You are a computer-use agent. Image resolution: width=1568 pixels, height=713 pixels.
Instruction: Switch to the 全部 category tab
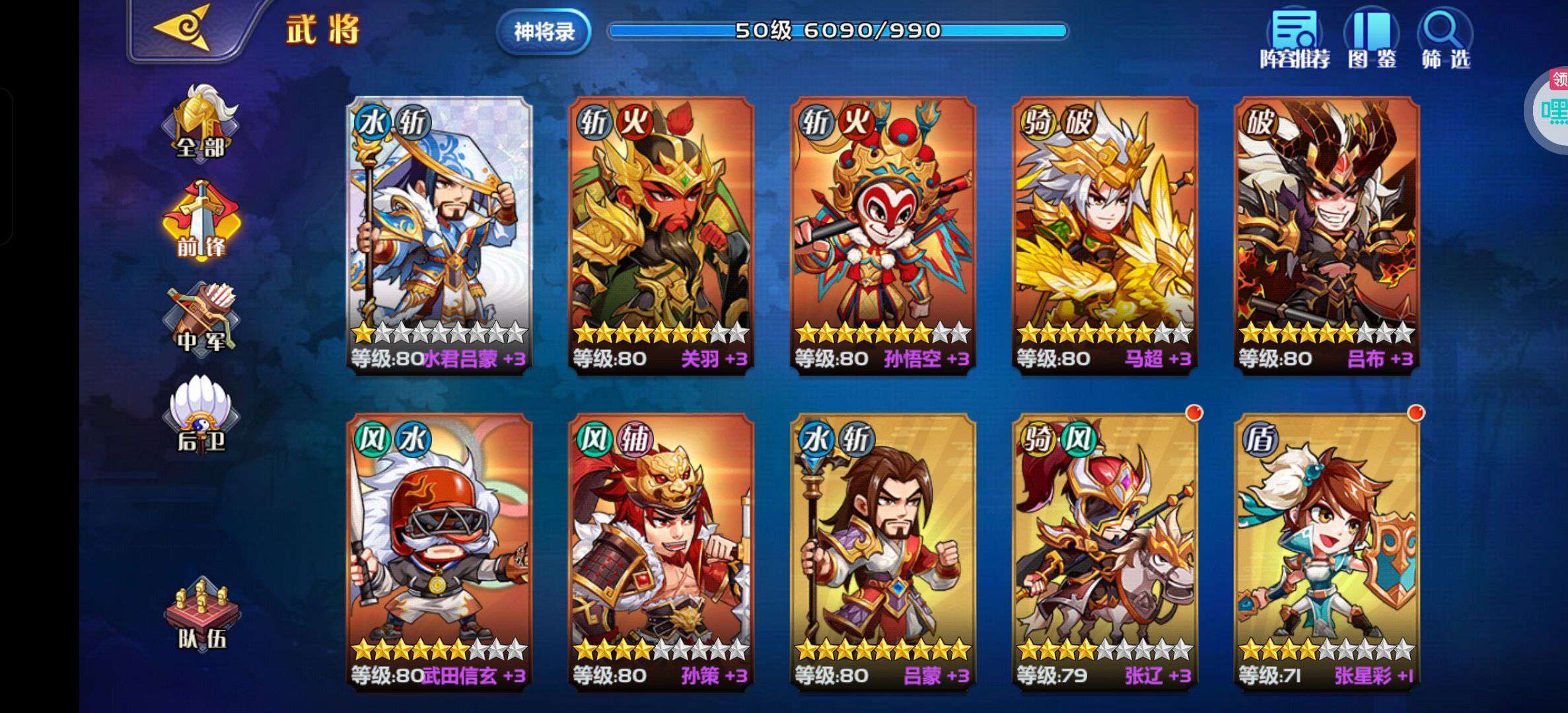[x=201, y=123]
